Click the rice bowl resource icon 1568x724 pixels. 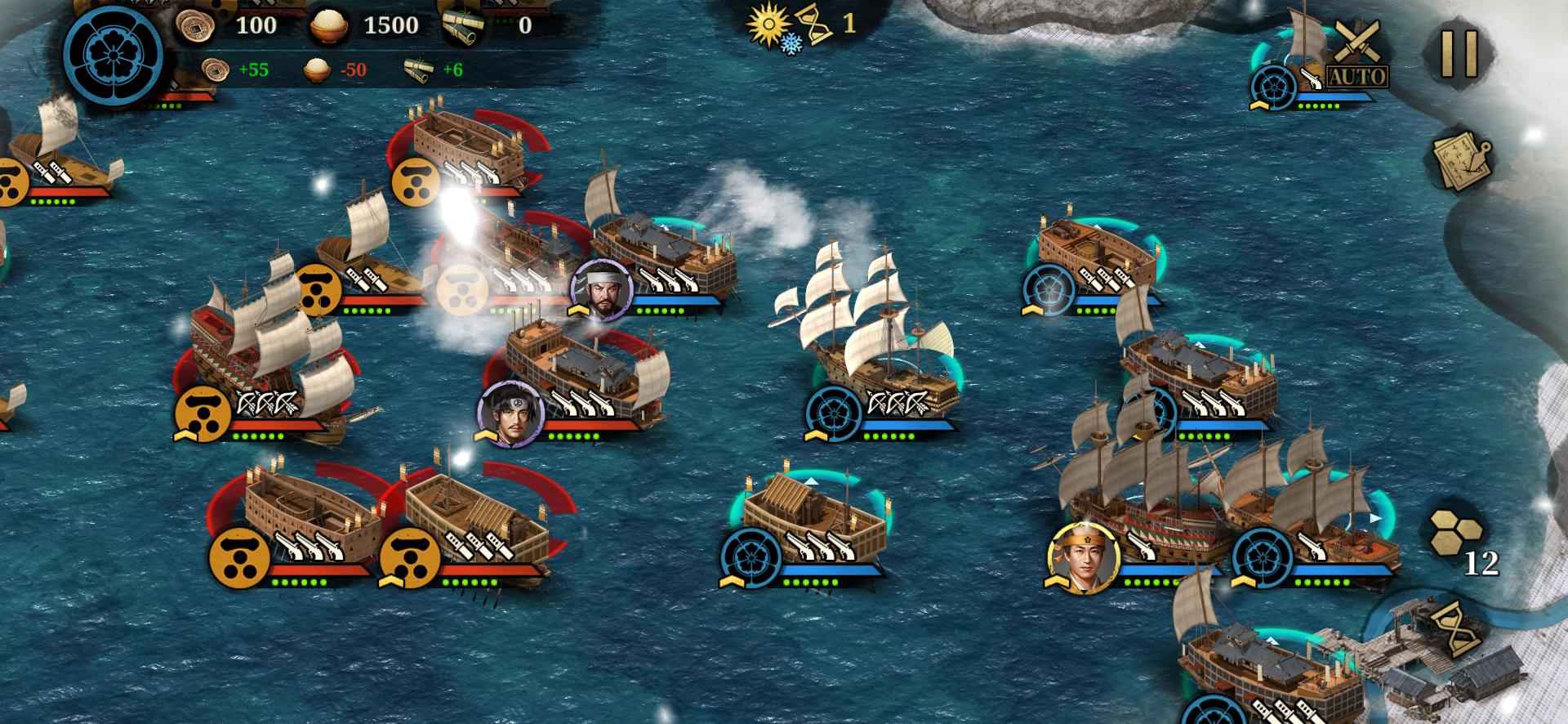(329, 24)
